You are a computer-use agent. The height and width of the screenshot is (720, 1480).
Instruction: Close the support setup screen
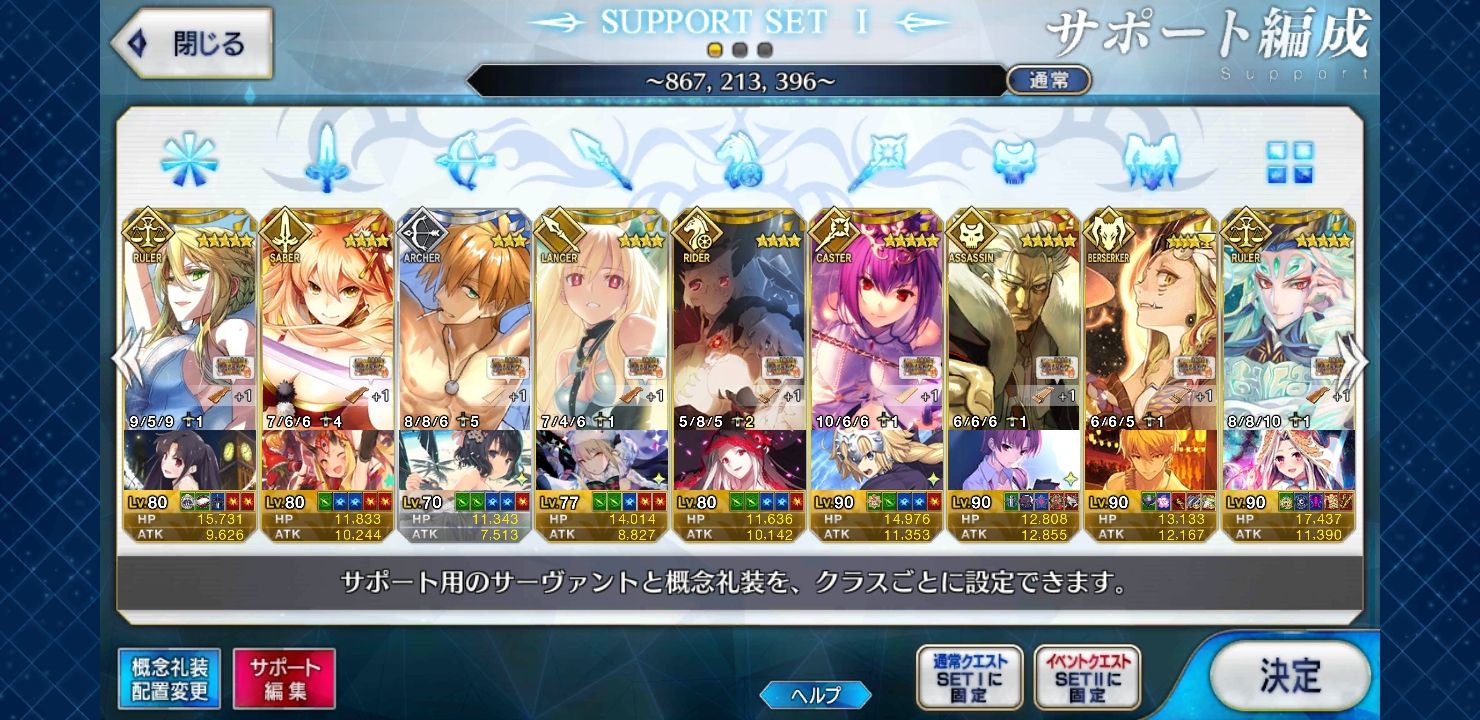coord(192,44)
